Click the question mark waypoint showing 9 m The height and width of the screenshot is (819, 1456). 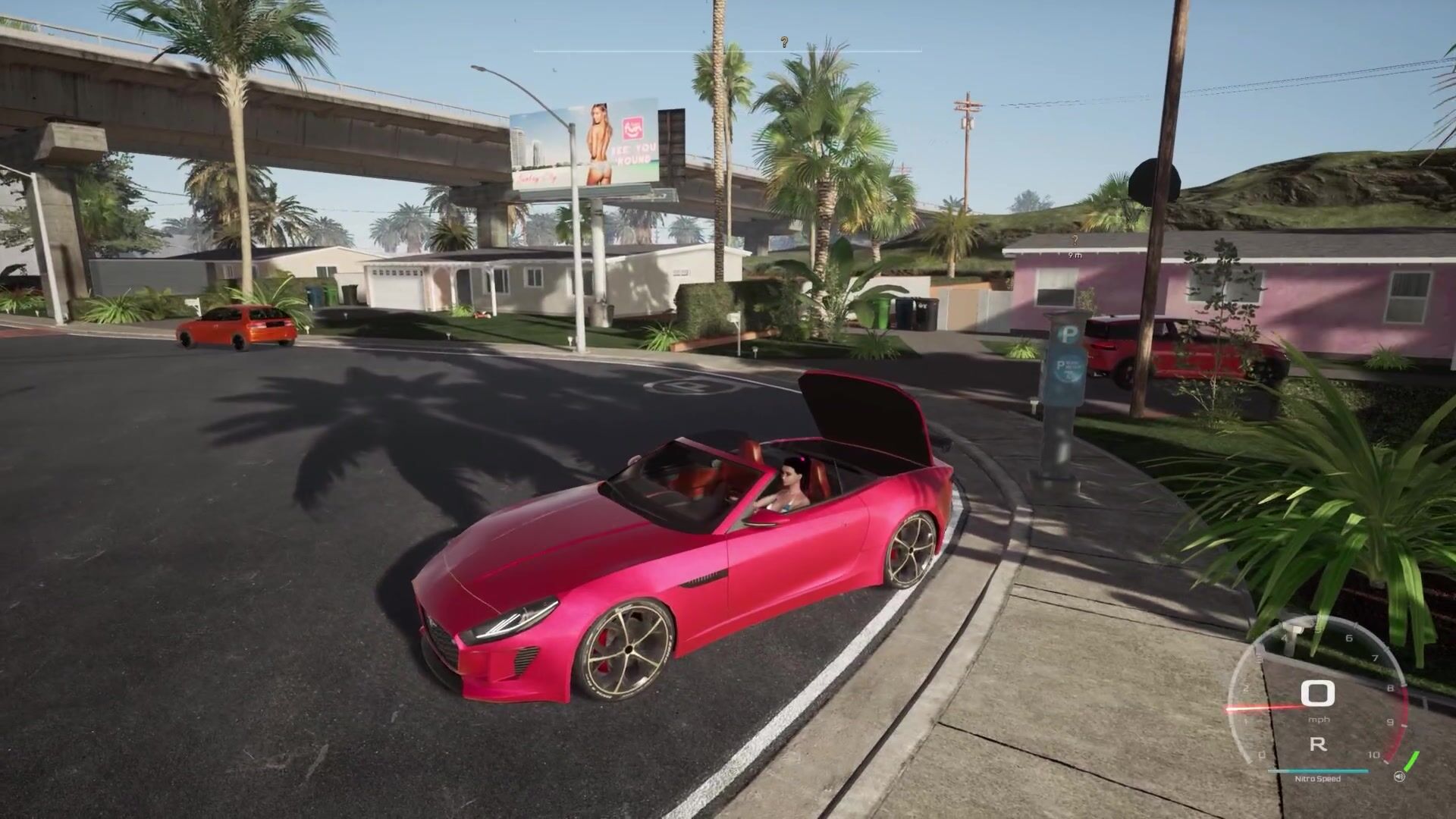click(1074, 241)
